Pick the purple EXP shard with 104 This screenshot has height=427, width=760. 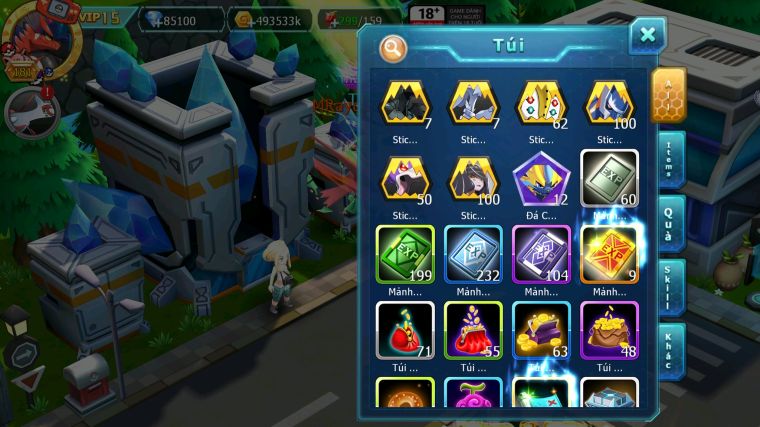[x=541, y=254]
